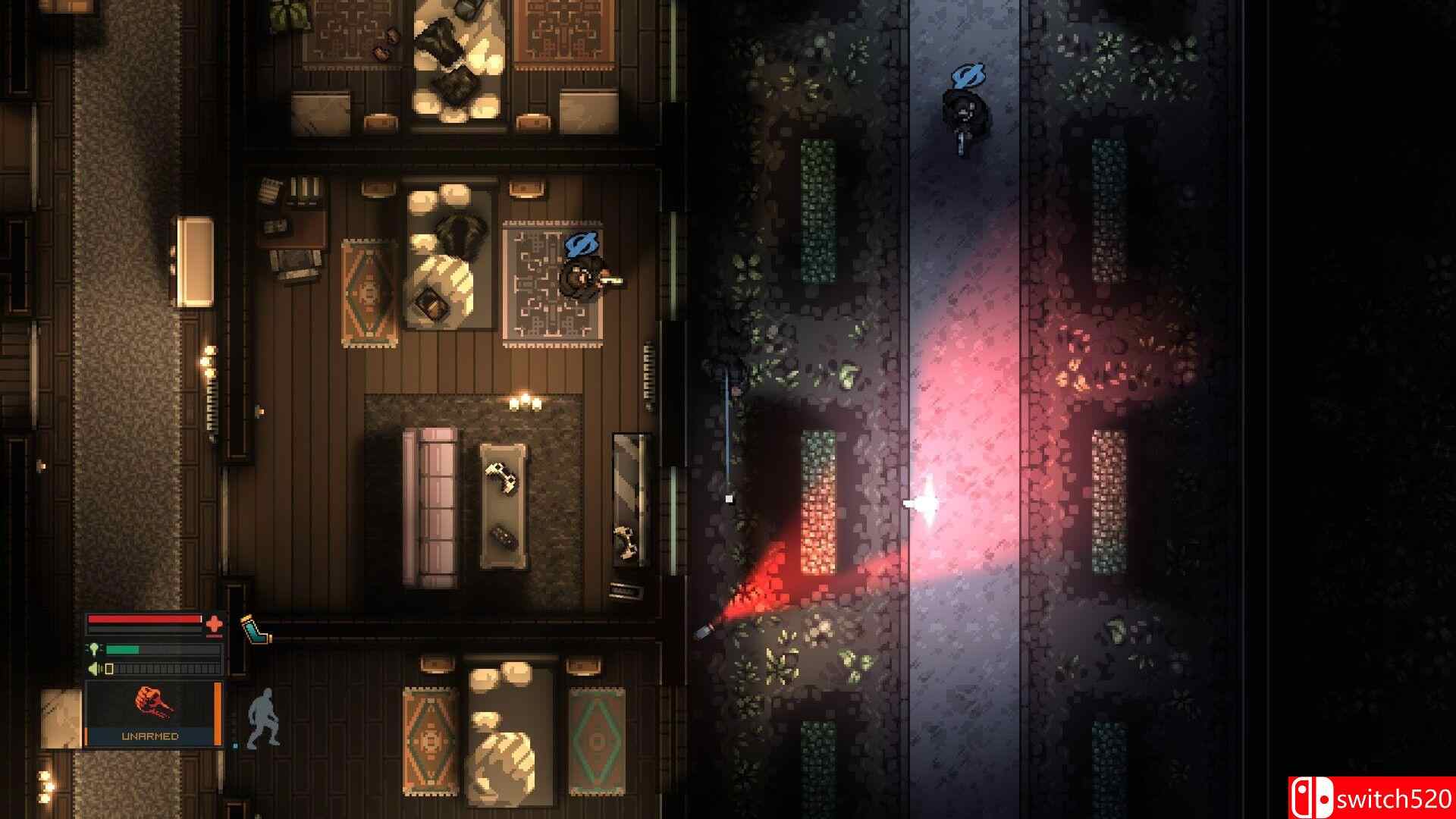Click the red label under the health cross

click(x=216, y=636)
